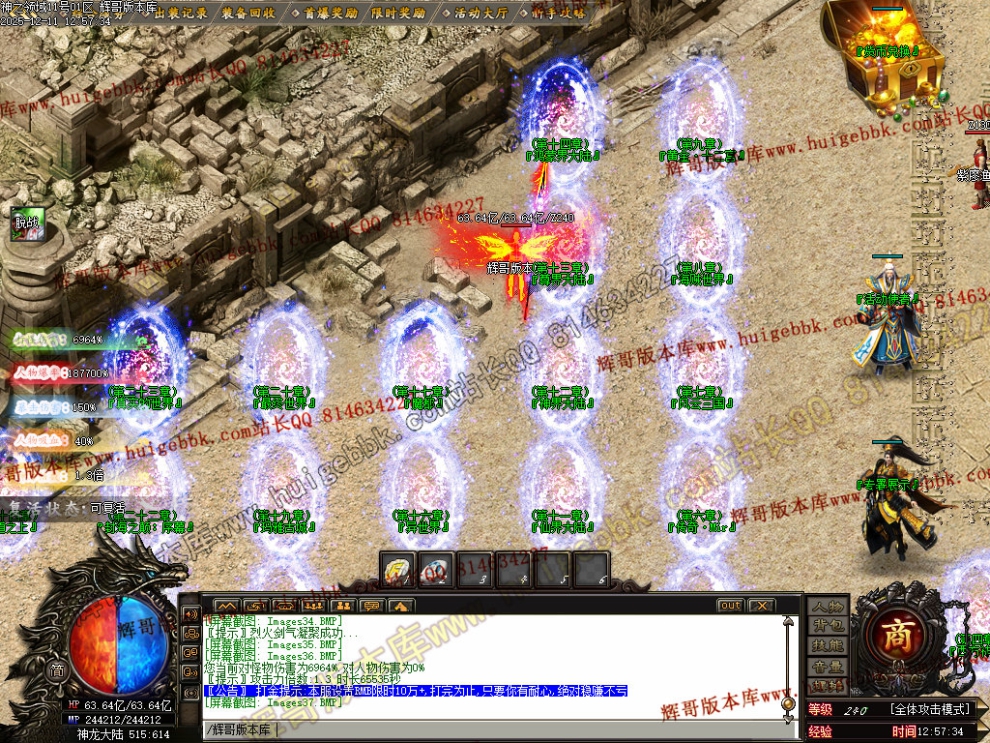The image size is (990, 743).
Task: Use the item in the second hotbar slot
Action: pos(435,570)
